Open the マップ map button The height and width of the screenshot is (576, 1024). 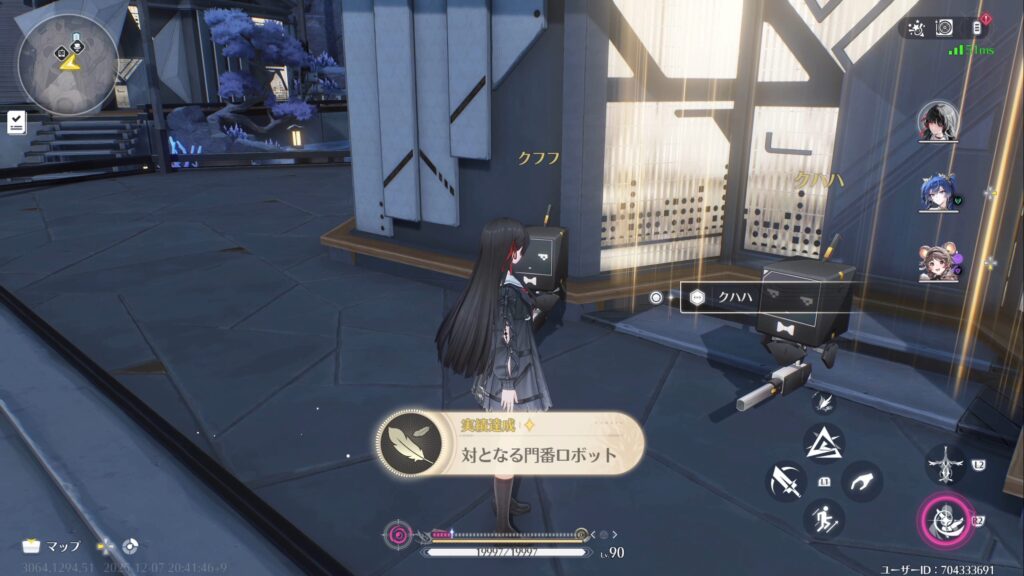pos(52,546)
